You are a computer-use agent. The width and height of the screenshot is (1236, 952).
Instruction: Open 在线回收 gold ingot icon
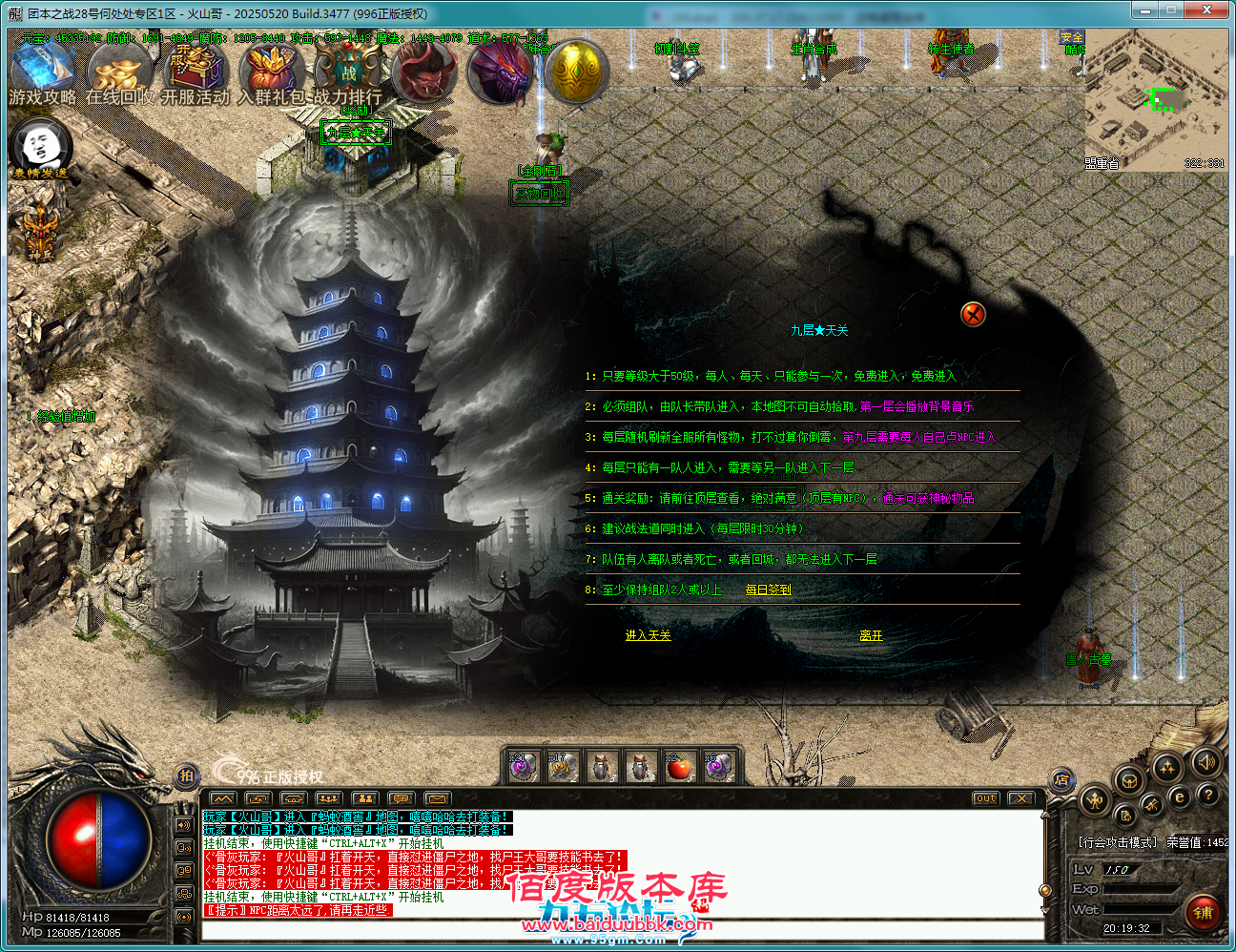click(117, 73)
